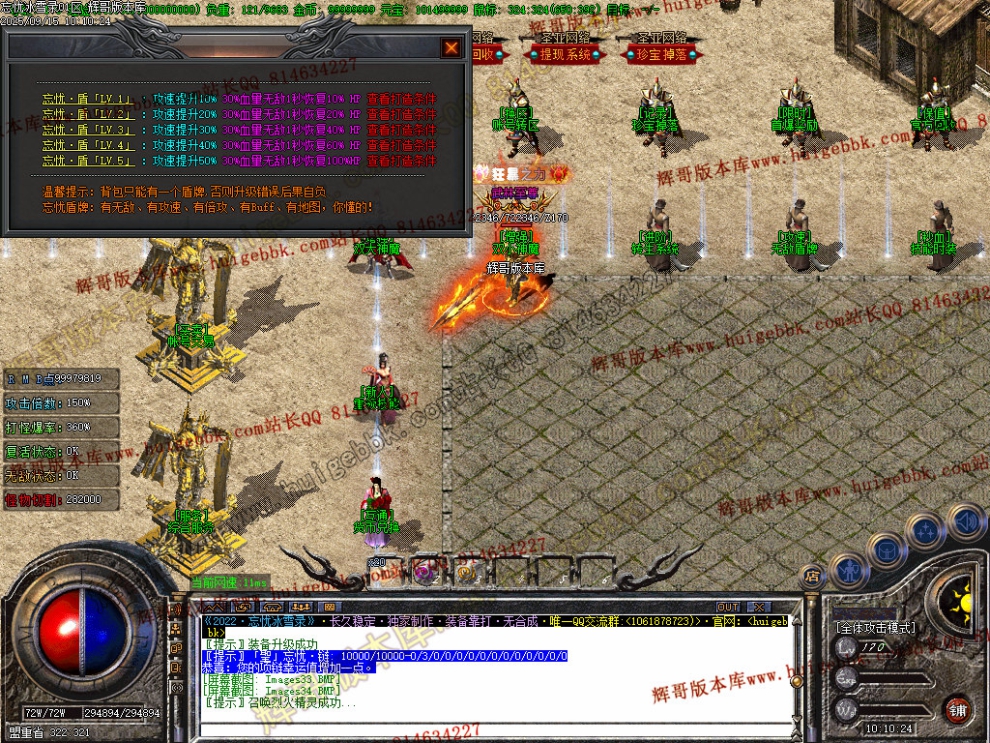Close the shield upgrade dialog

[452, 47]
